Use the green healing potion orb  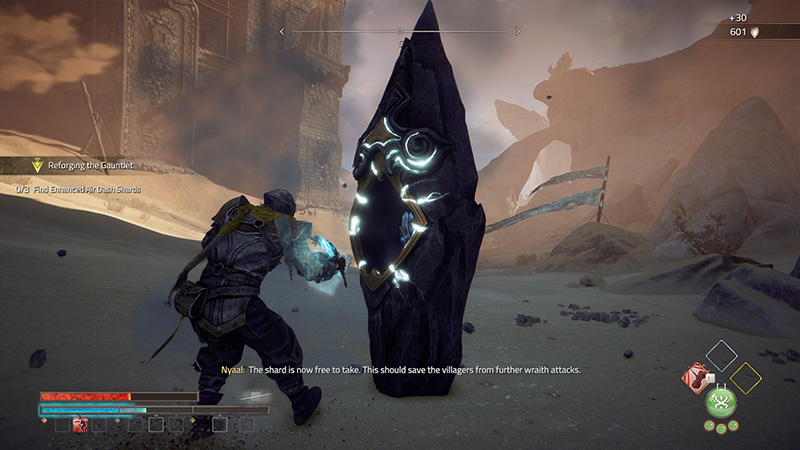721,402
